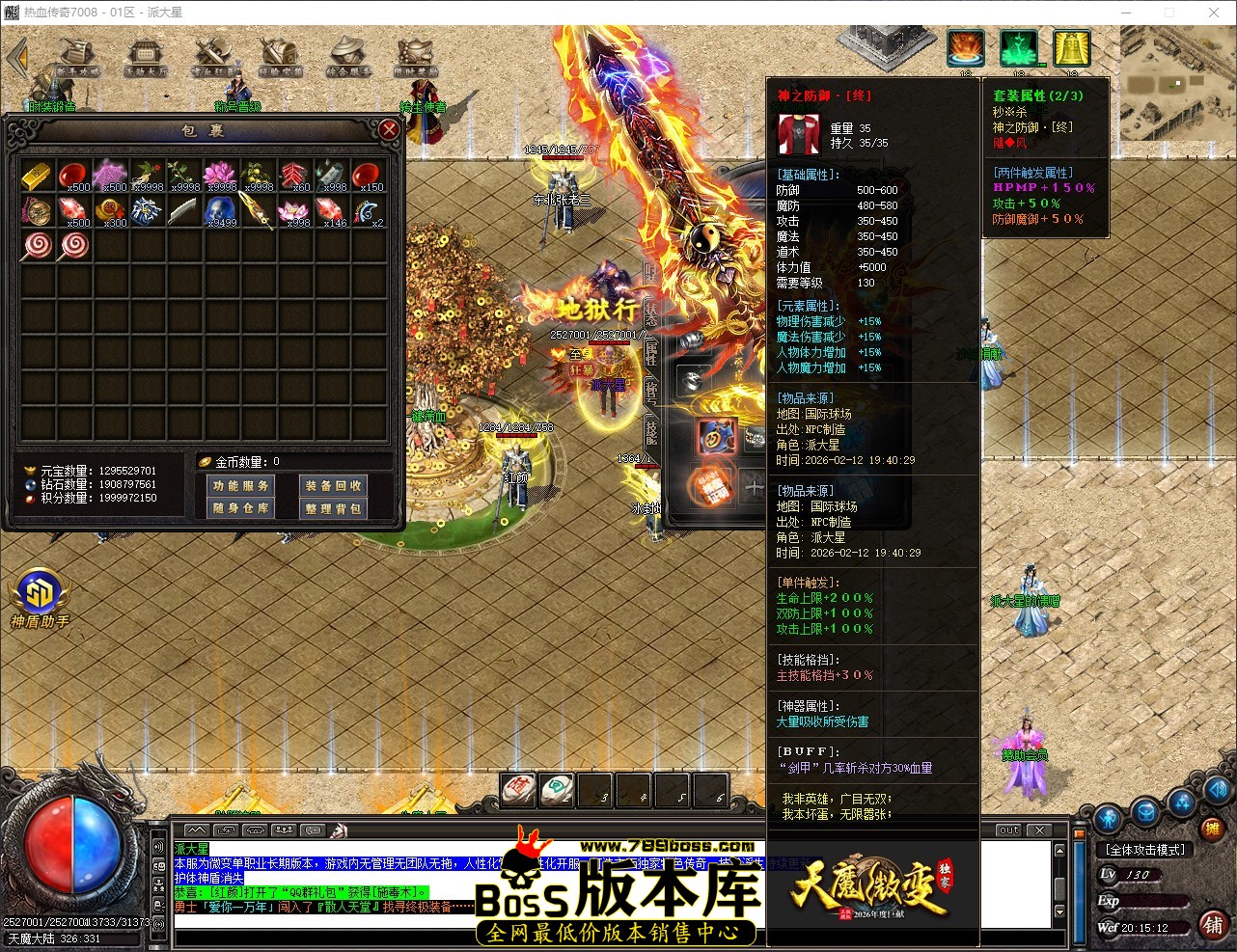
Task: Switch the 全体攻击模式 attack mode
Action: 1146,849
